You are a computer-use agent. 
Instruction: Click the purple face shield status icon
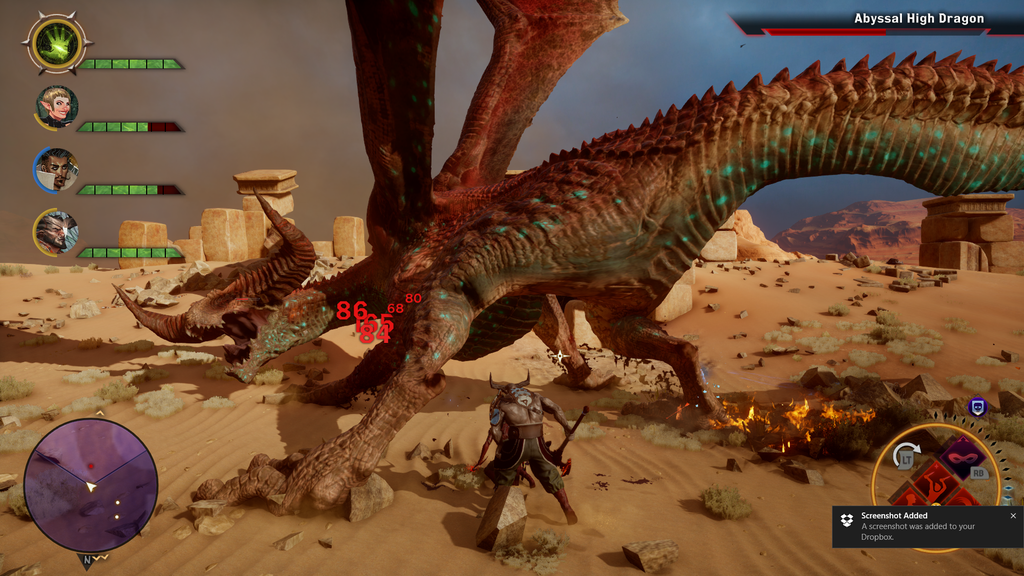(978, 407)
